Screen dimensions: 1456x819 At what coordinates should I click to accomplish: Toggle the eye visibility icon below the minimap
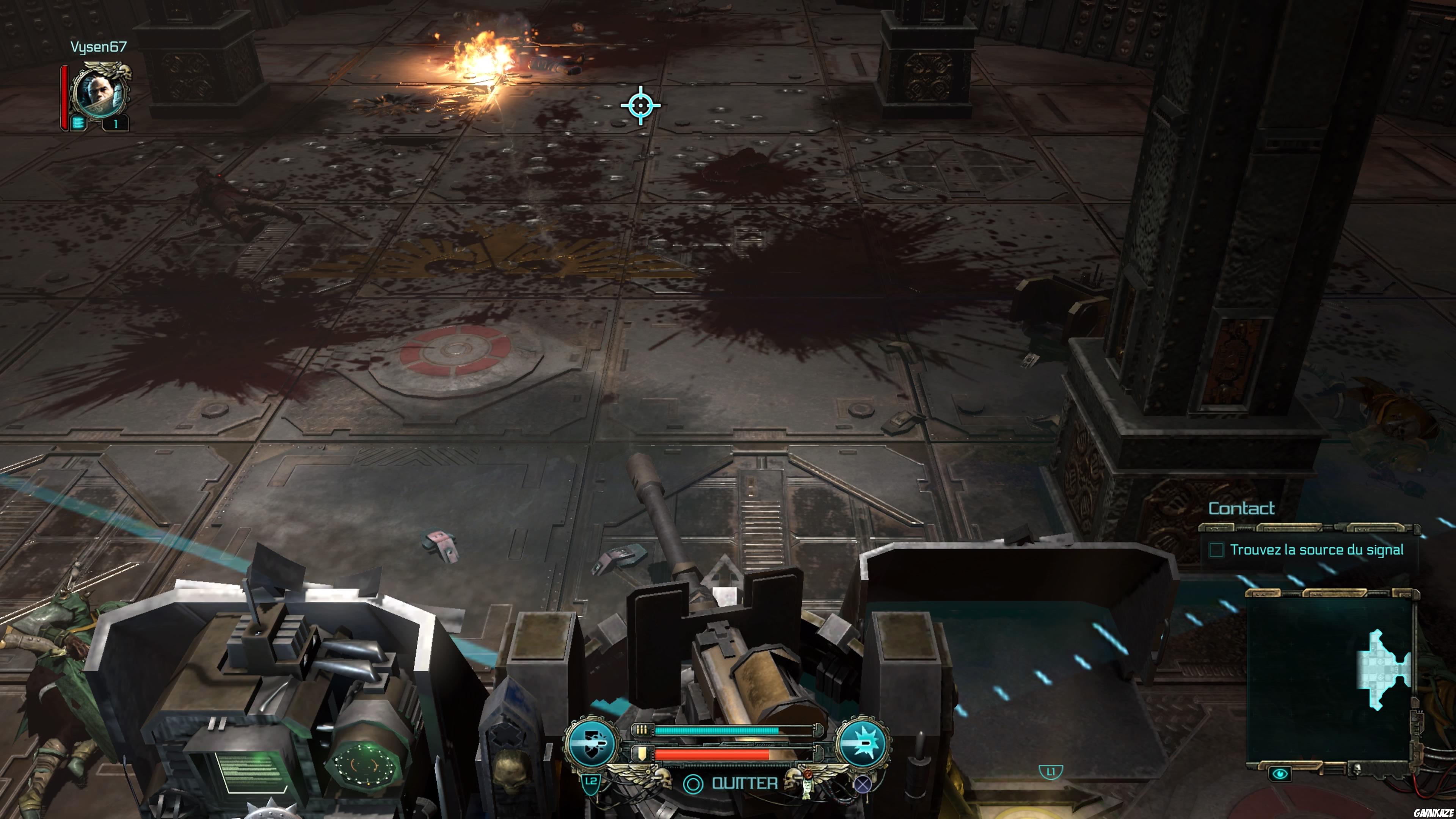tap(1280, 774)
